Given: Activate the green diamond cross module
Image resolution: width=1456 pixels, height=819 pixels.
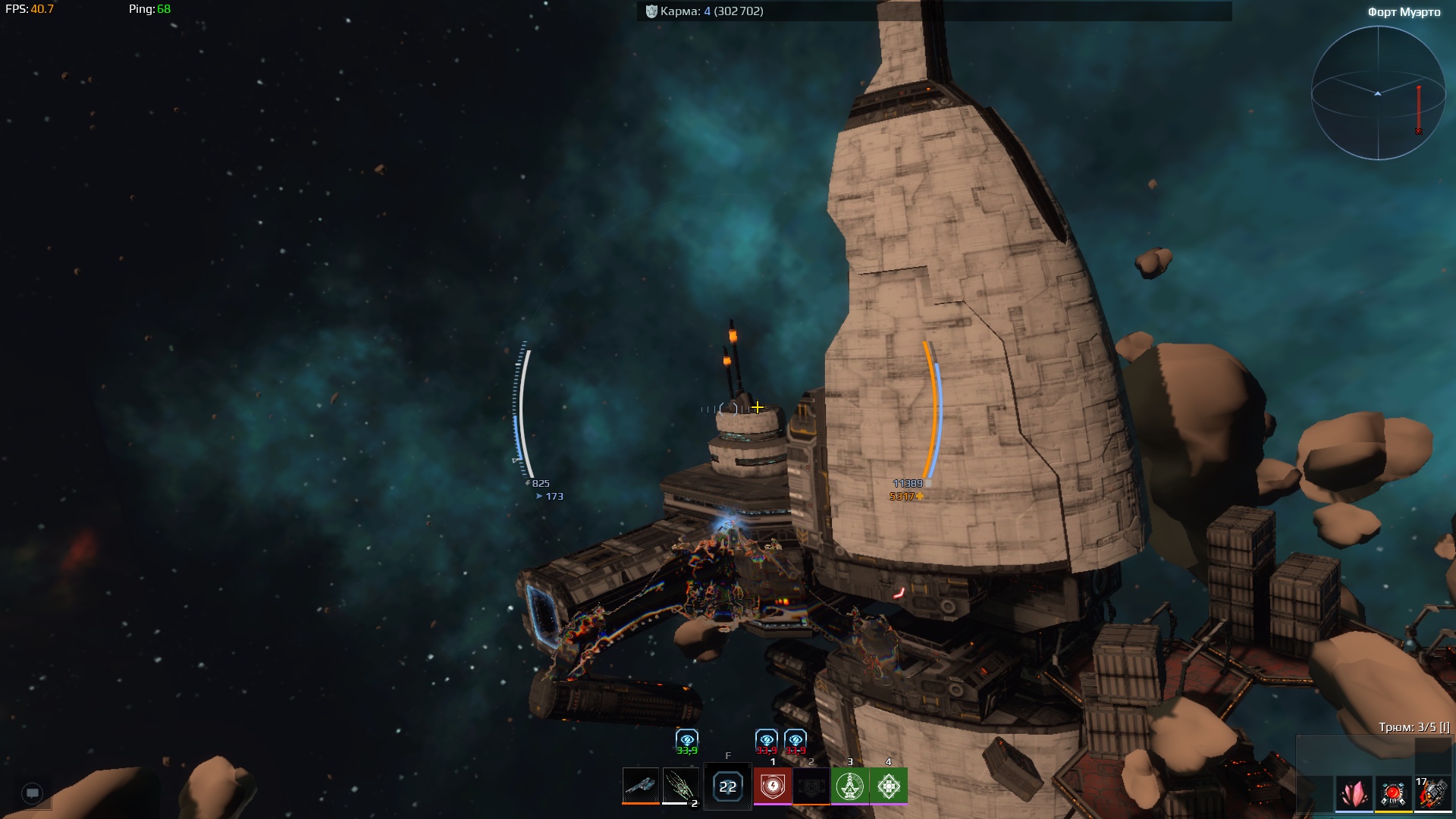Looking at the screenshot, I should click(x=889, y=786).
